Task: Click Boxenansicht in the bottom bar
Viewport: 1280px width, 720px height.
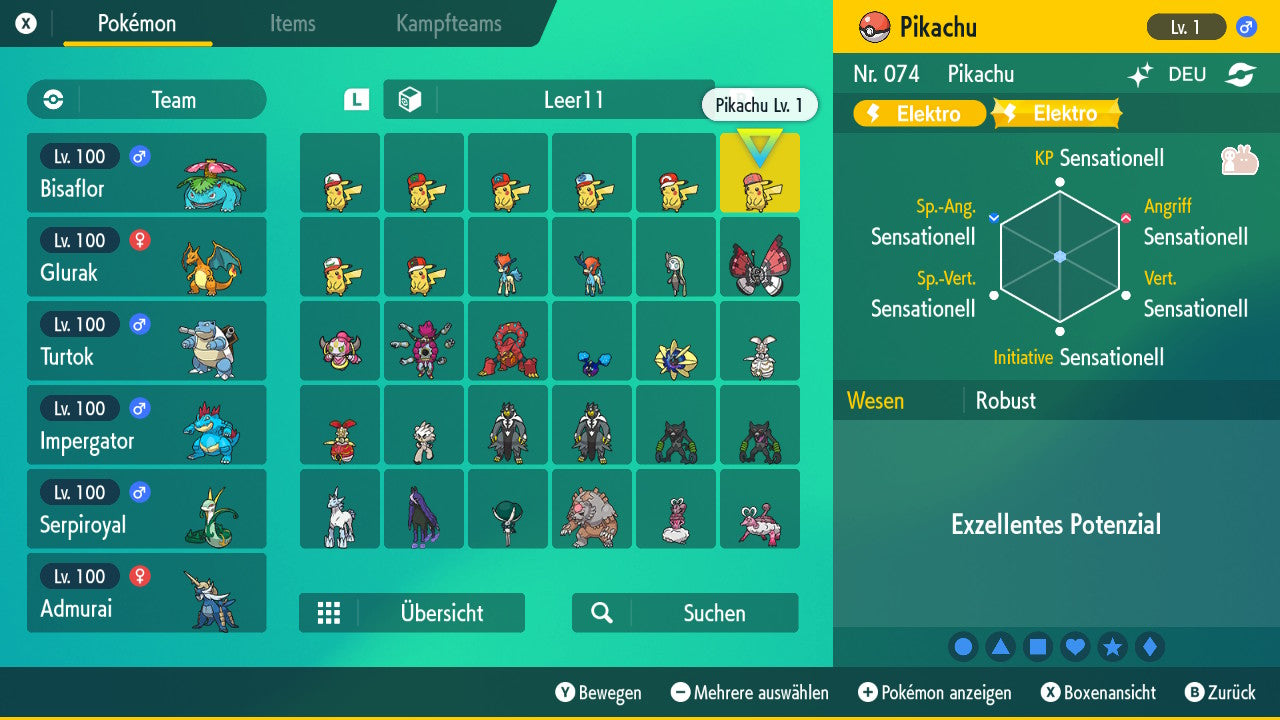Action: click(x=1100, y=692)
